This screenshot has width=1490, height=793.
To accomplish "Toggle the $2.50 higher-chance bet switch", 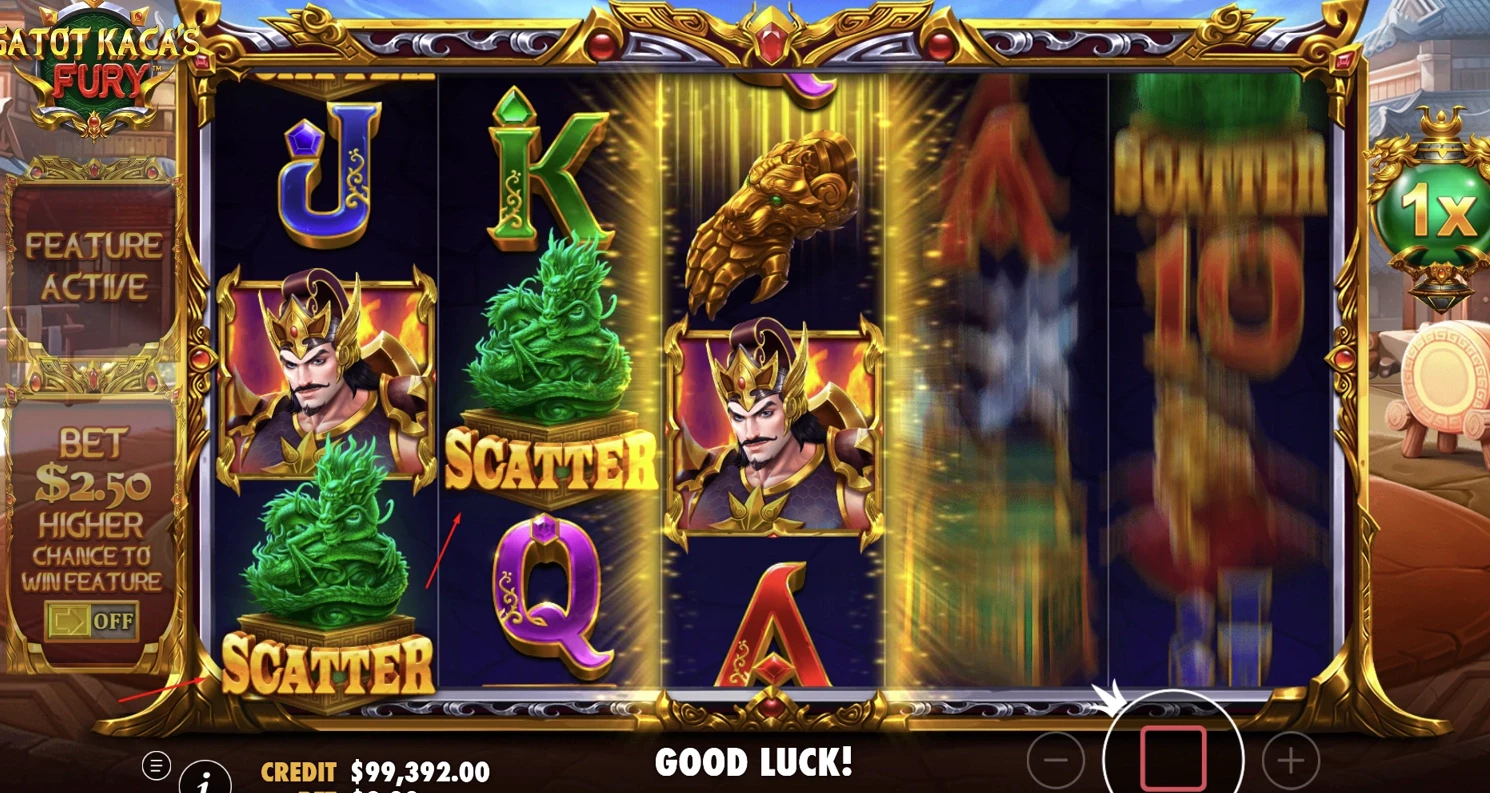I will [x=91, y=621].
